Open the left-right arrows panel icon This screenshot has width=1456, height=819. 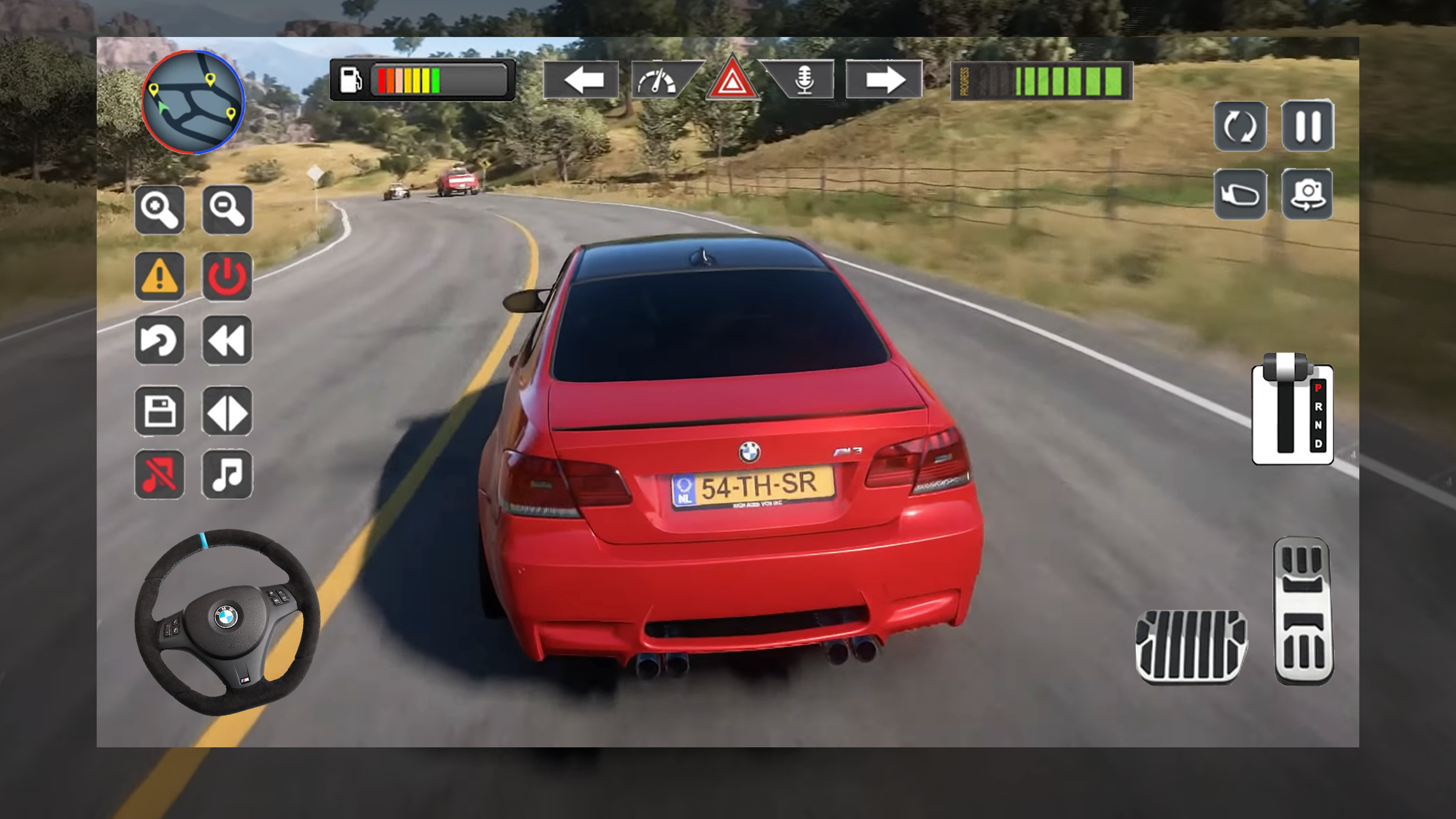click(x=227, y=412)
